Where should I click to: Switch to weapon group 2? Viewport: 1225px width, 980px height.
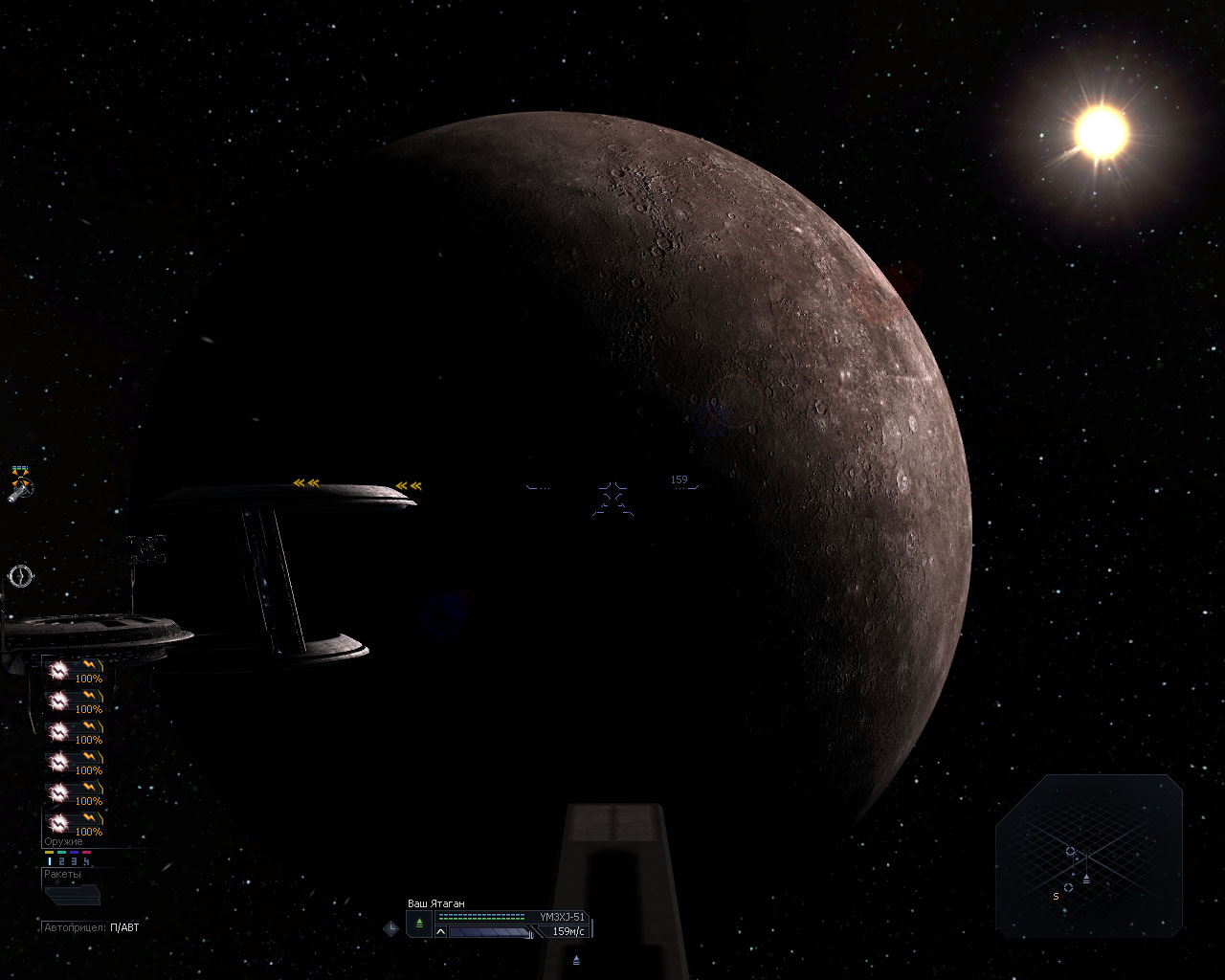pos(62,861)
